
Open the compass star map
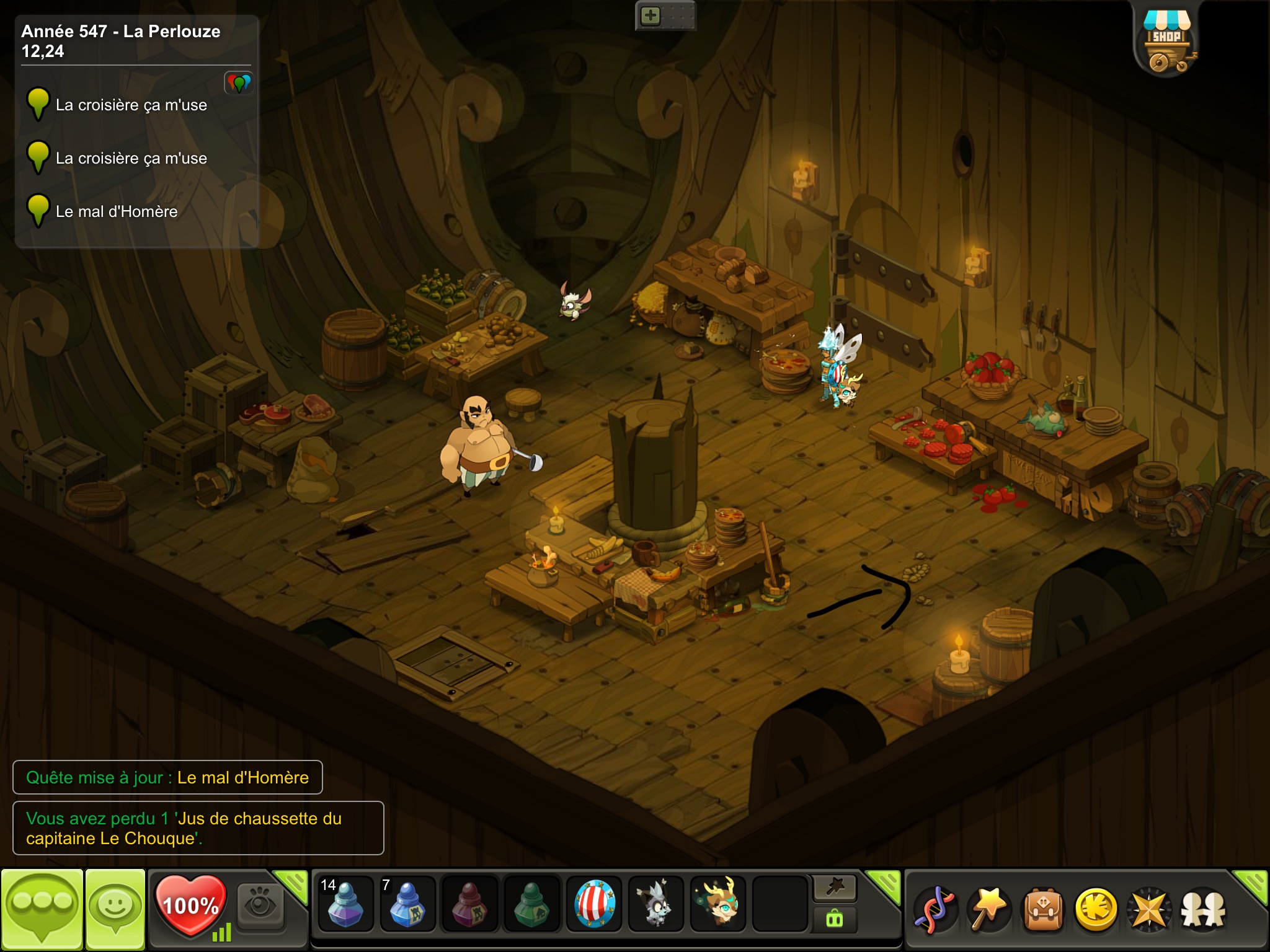point(1149,909)
